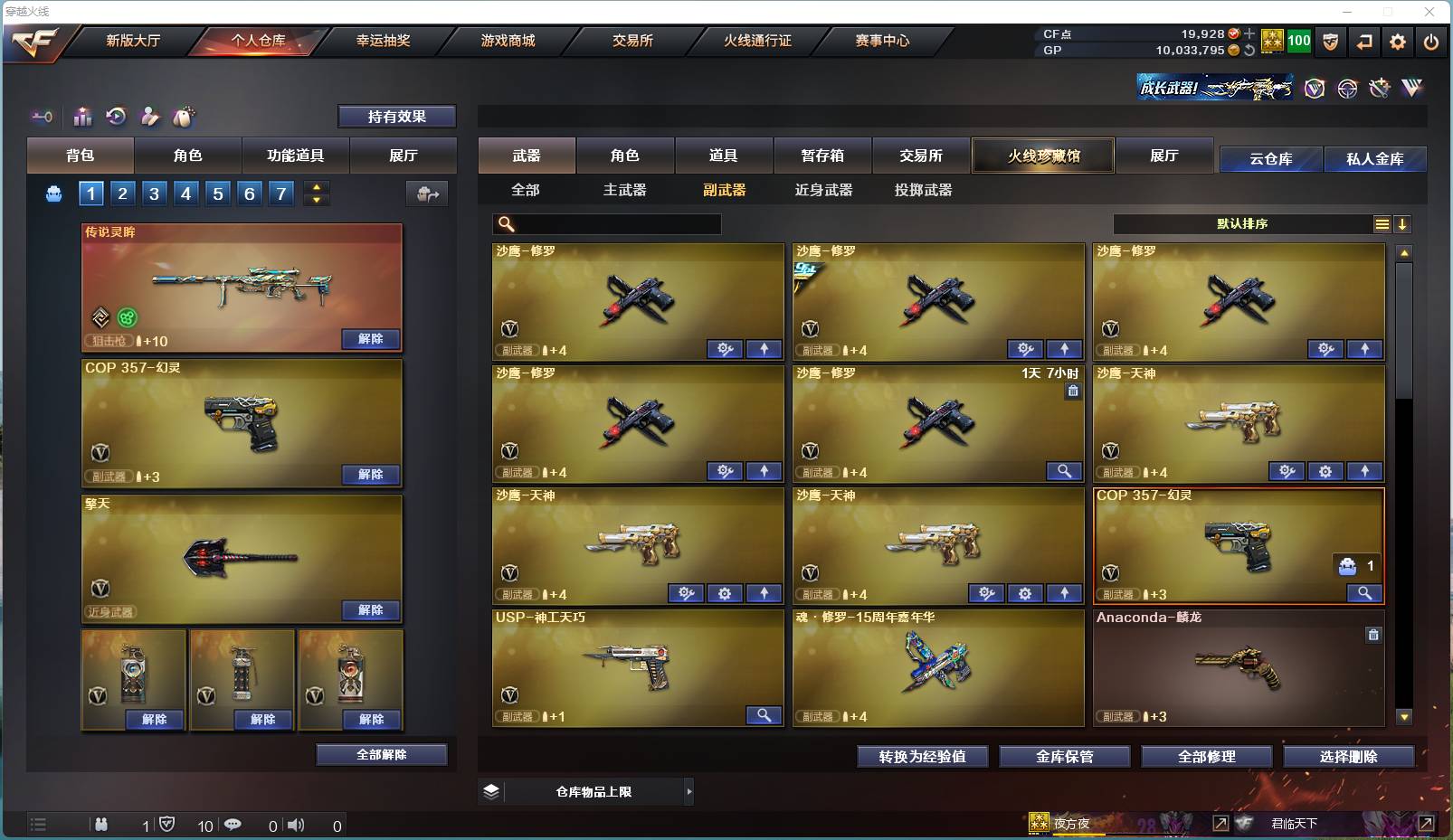This screenshot has width=1453, height=840.
Task: Click the circular replay-history icon in the toolbar
Action: click(x=117, y=117)
